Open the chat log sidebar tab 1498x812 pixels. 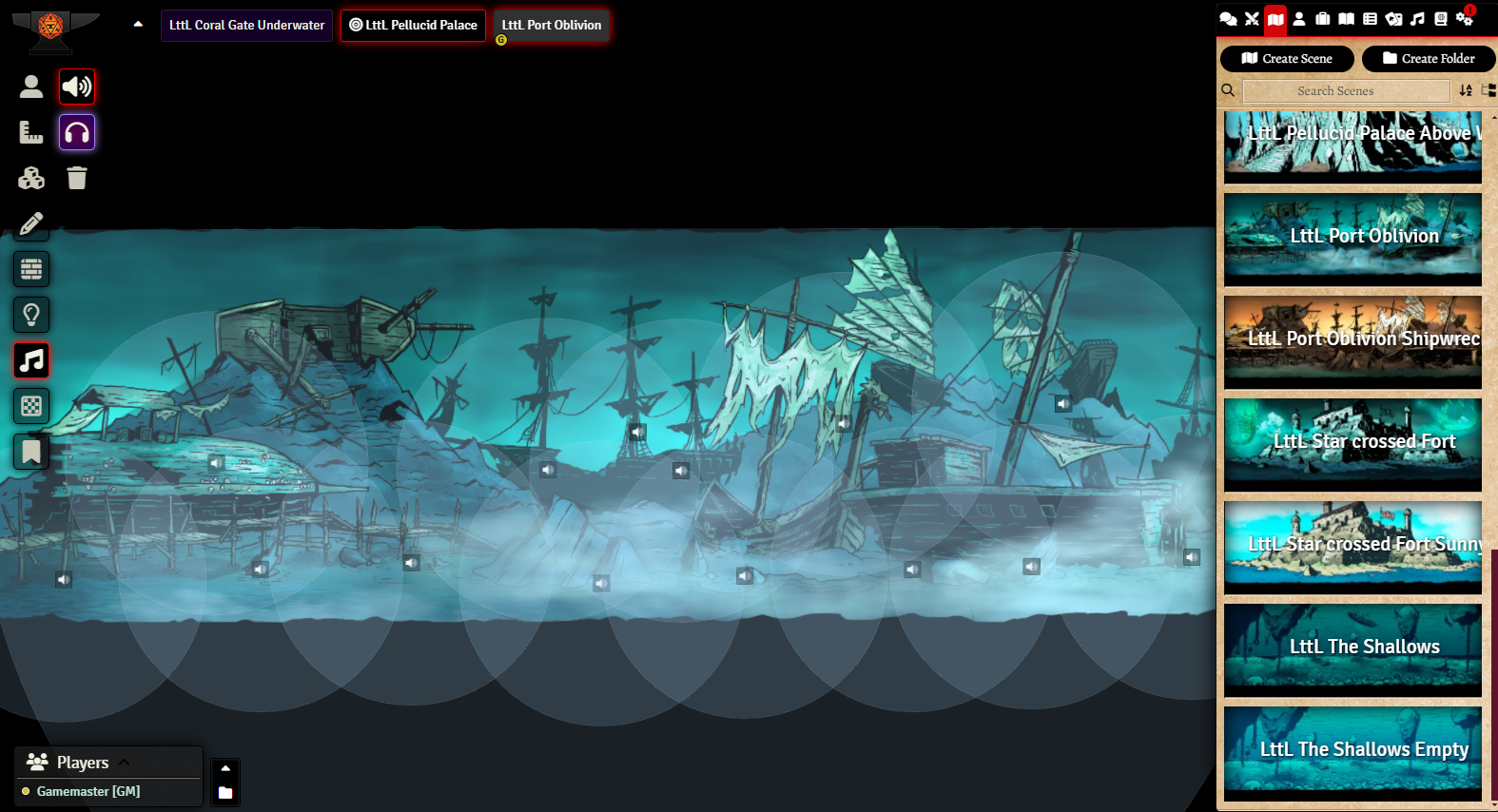point(1228,19)
